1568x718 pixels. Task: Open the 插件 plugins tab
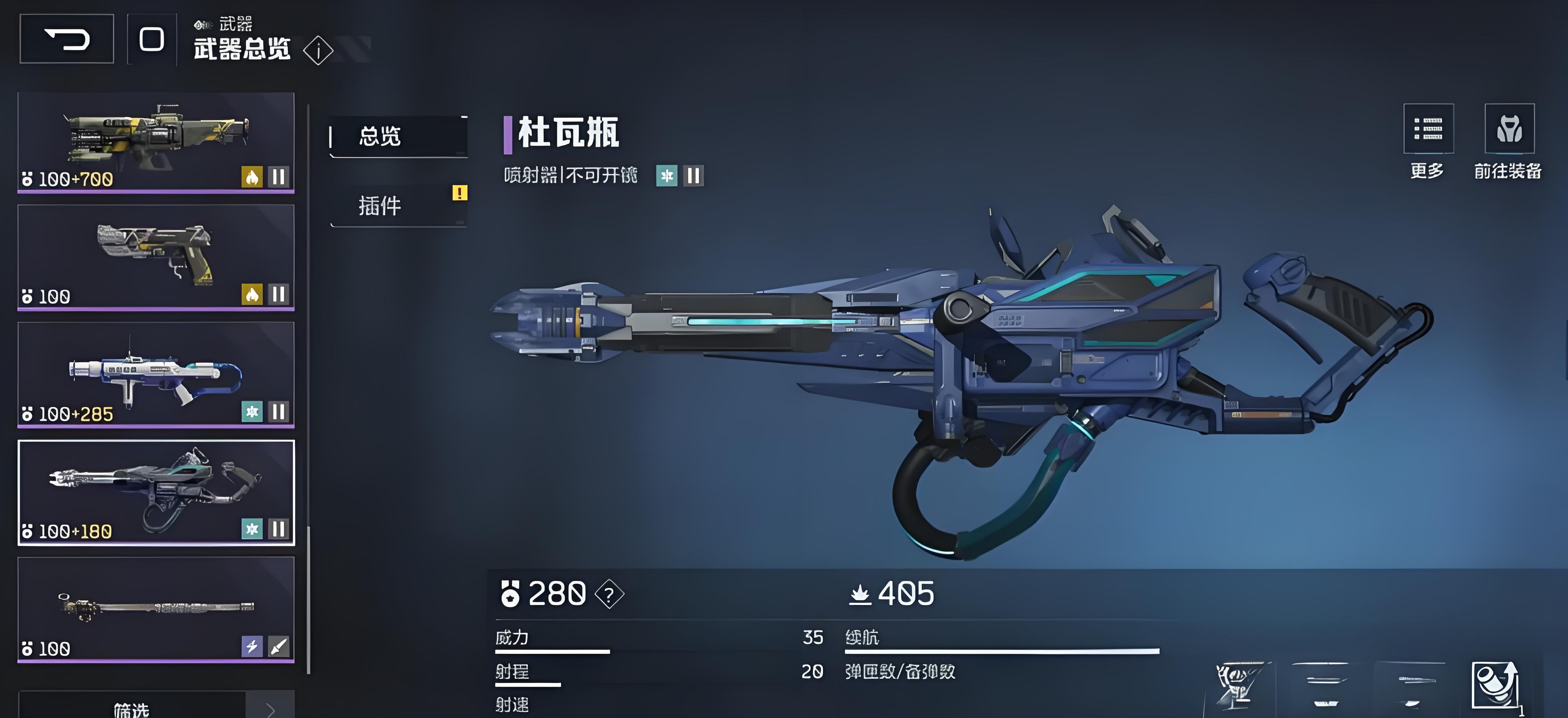tap(398, 206)
